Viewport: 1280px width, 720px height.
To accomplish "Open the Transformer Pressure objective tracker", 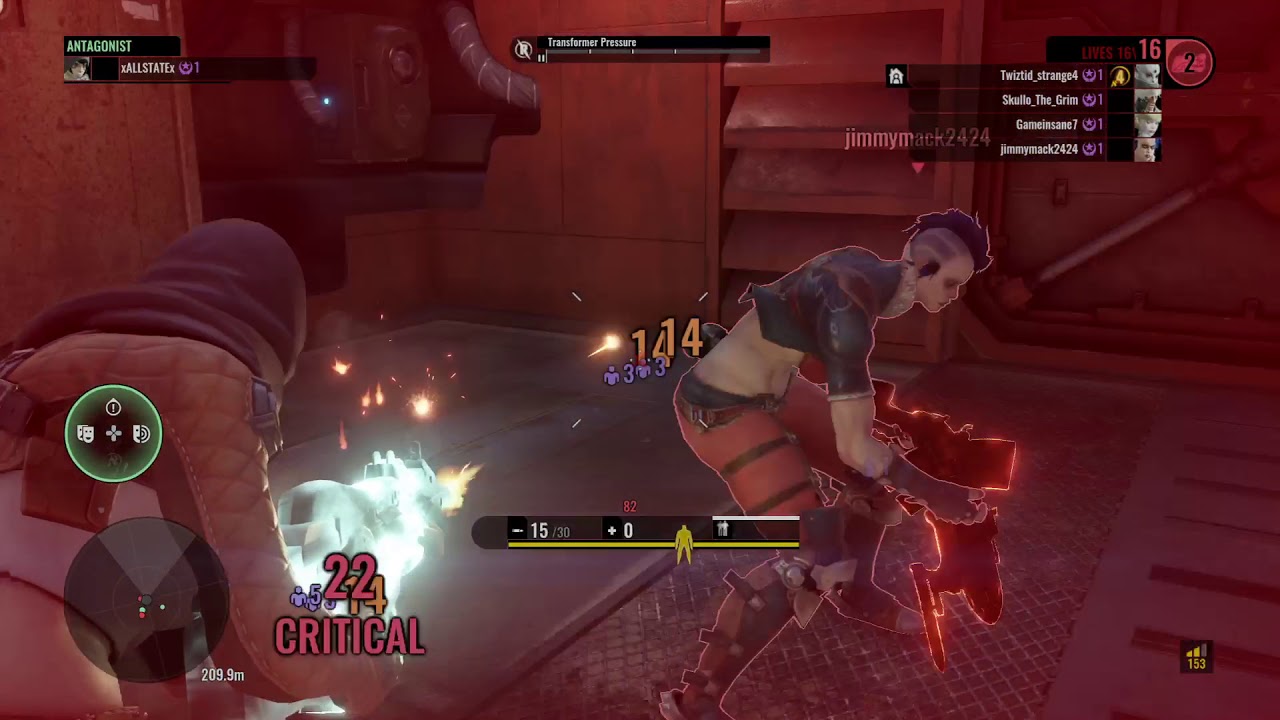I will click(643, 48).
